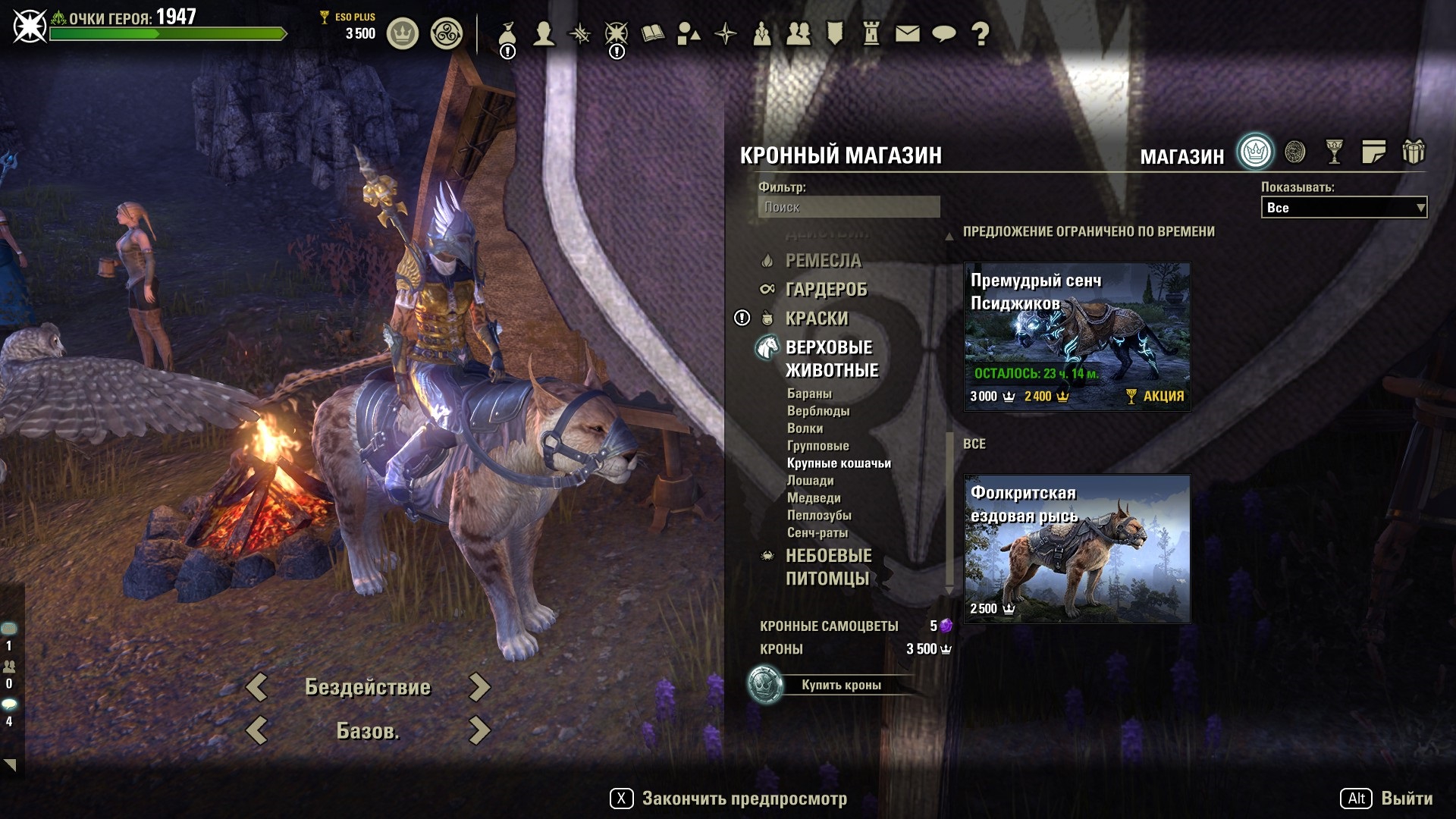Viewport: 1456px width, 819px height.
Task: Choose the Лошади mount subcategory
Action: [810, 481]
